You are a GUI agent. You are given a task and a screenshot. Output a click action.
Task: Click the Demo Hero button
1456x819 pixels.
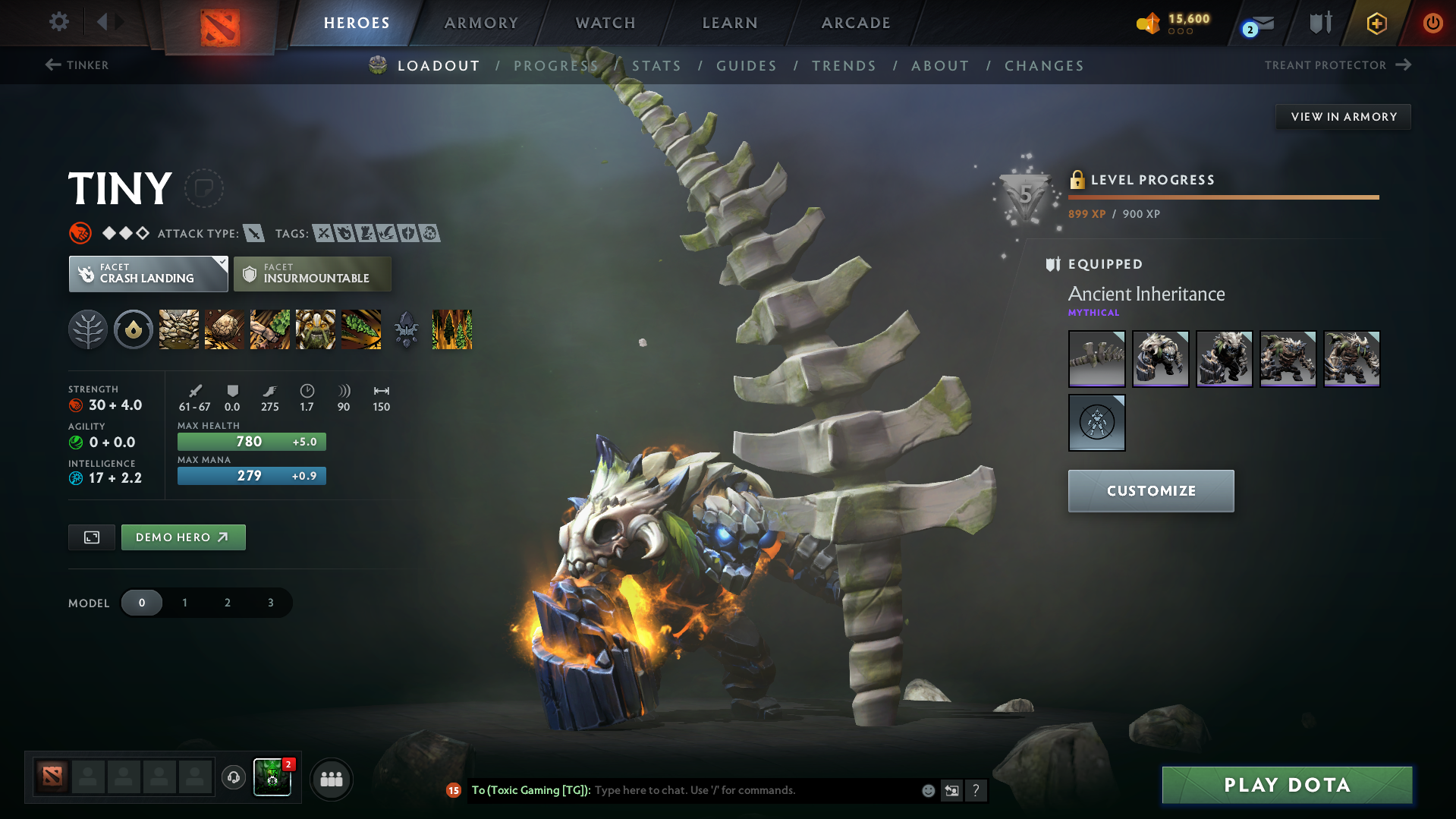183,537
